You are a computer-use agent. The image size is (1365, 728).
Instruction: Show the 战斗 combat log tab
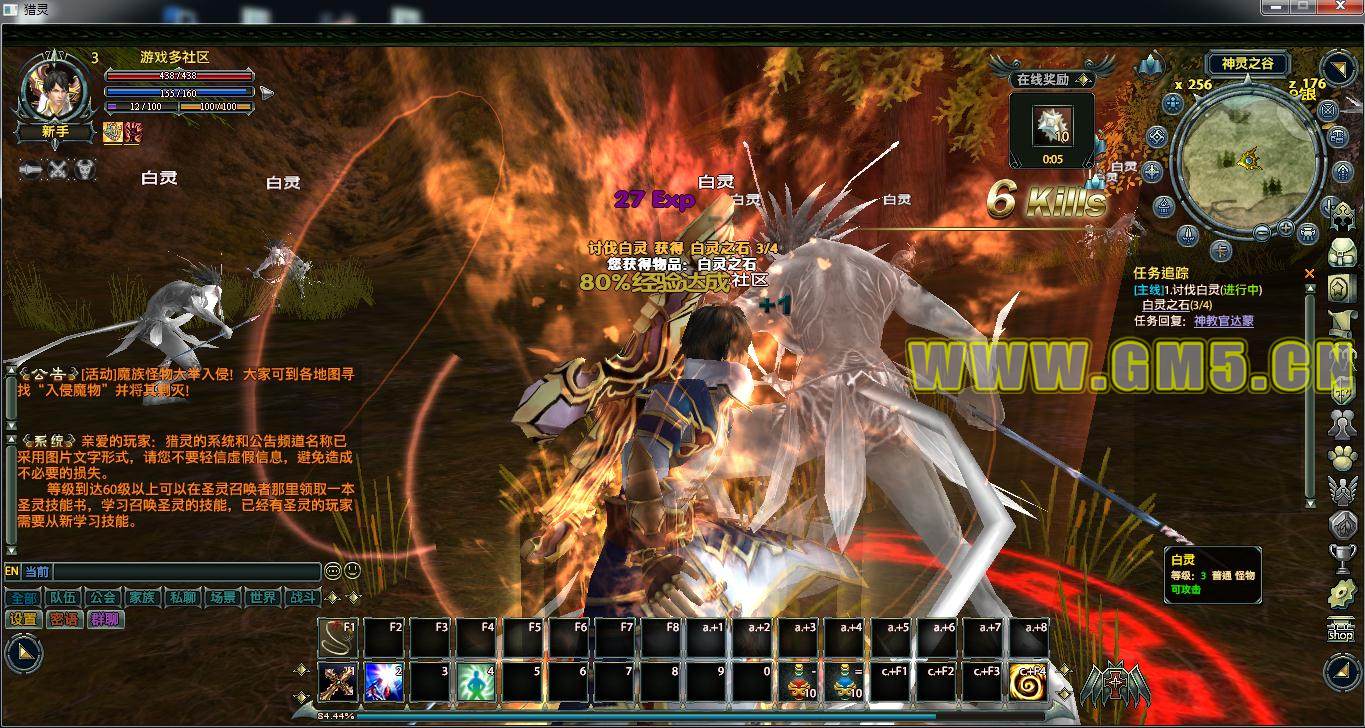click(302, 597)
